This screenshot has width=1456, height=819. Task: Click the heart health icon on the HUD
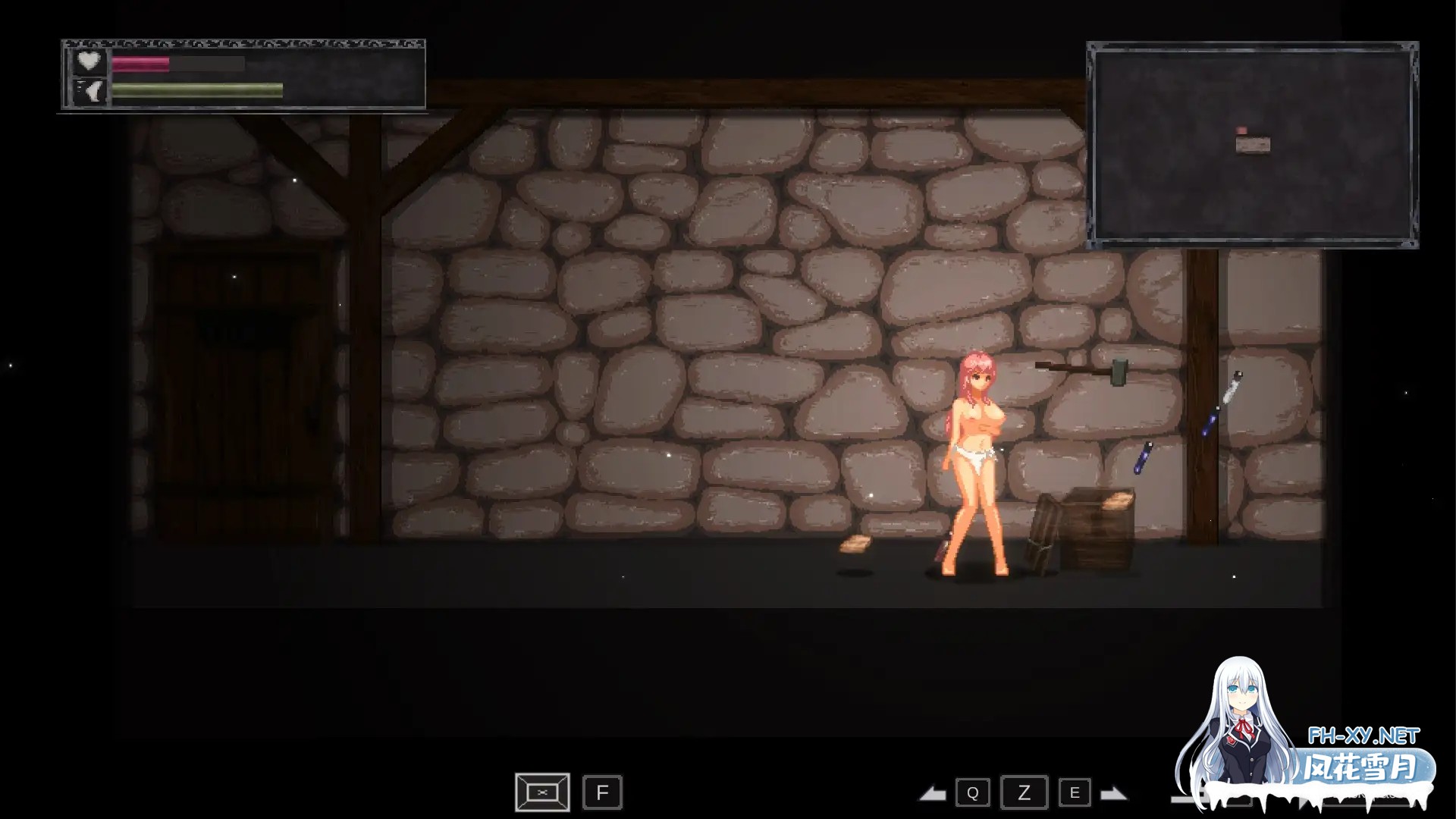click(x=89, y=61)
